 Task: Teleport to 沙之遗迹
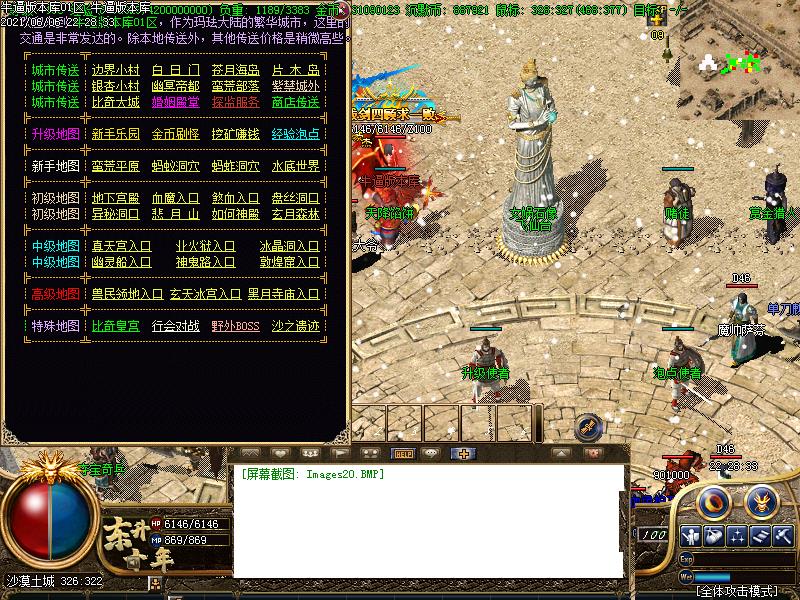[x=295, y=326]
